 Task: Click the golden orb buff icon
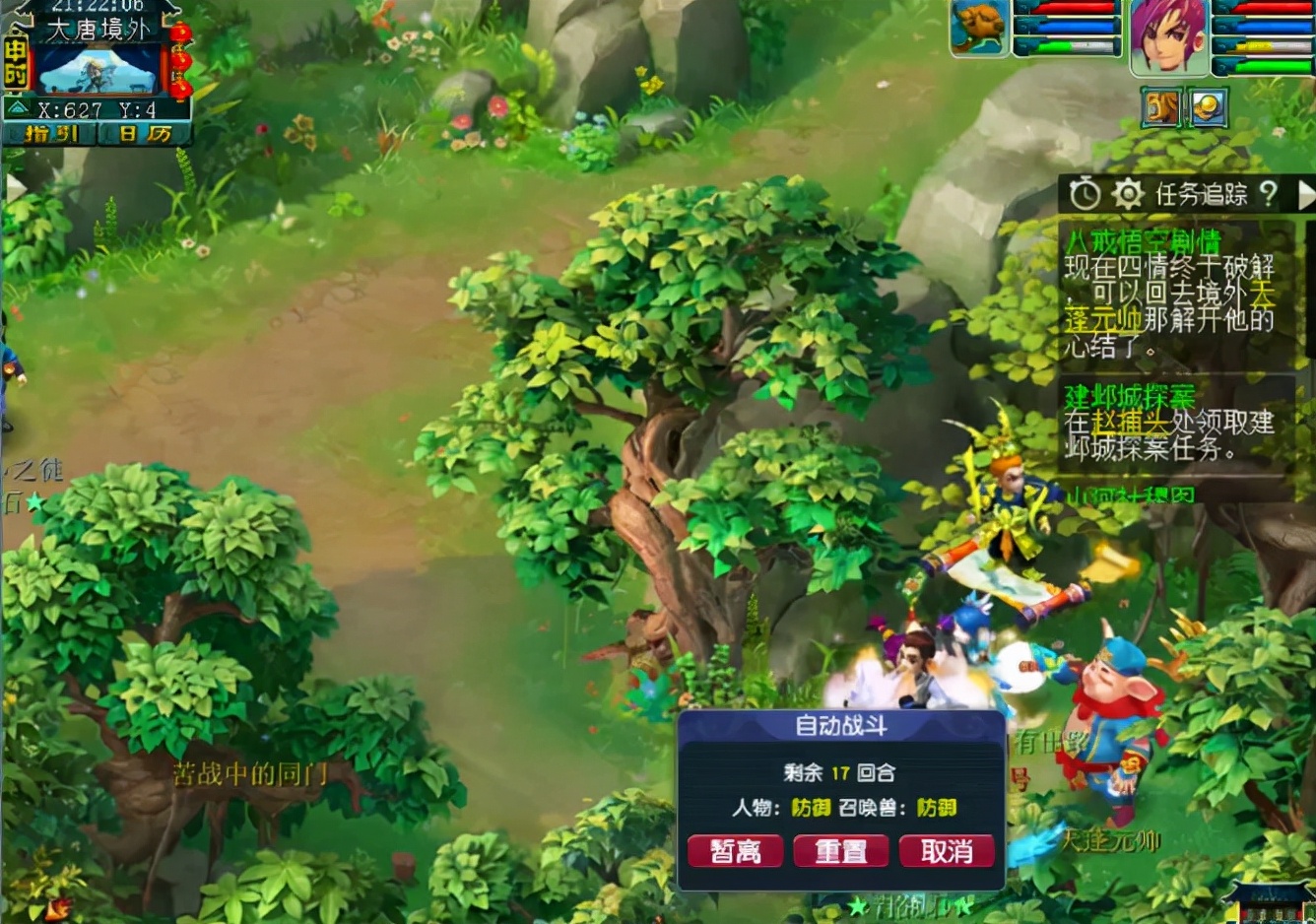tap(1208, 107)
